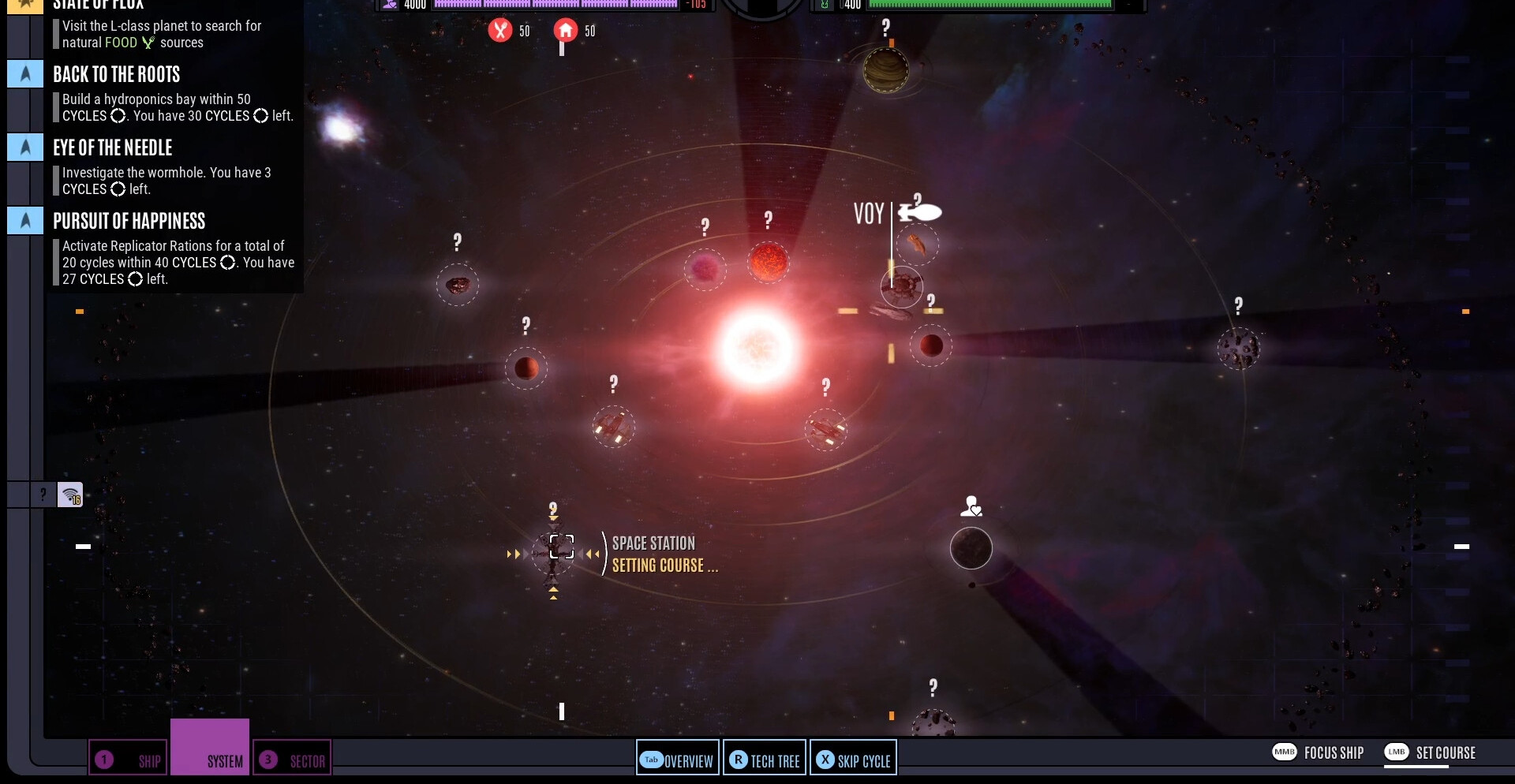Select the dark planet with person marker

coord(971,548)
